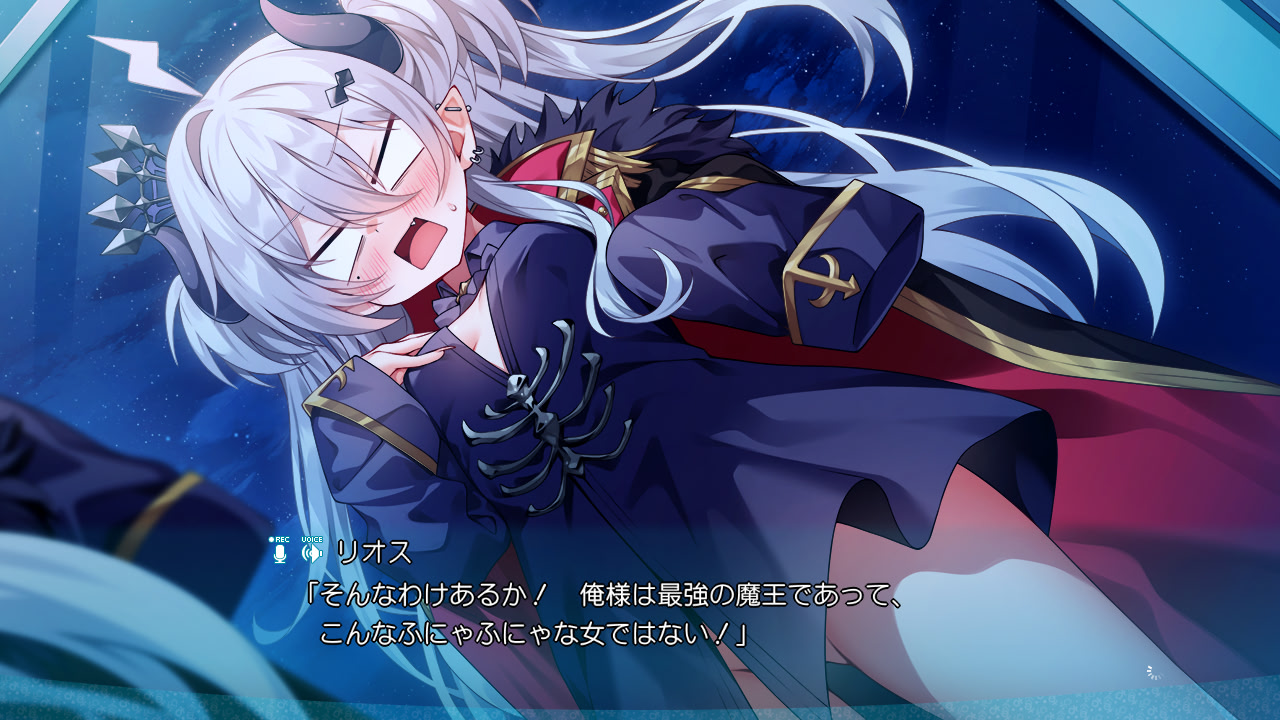This screenshot has height=720, width=1280.
Task: Click the round REC recording dot
Action: tap(271, 539)
